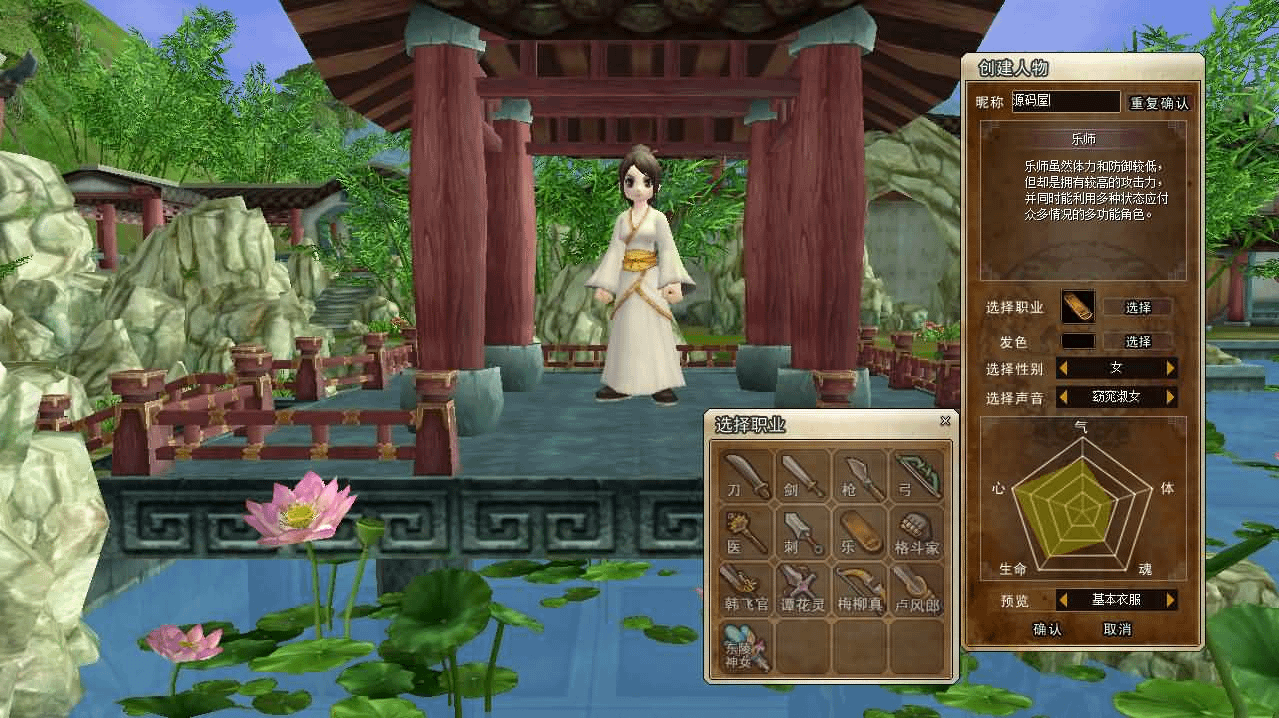This screenshot has width=1279, height=718.
Task: Open hair color 选择 button beside 发色
Action: point(1138,341)
